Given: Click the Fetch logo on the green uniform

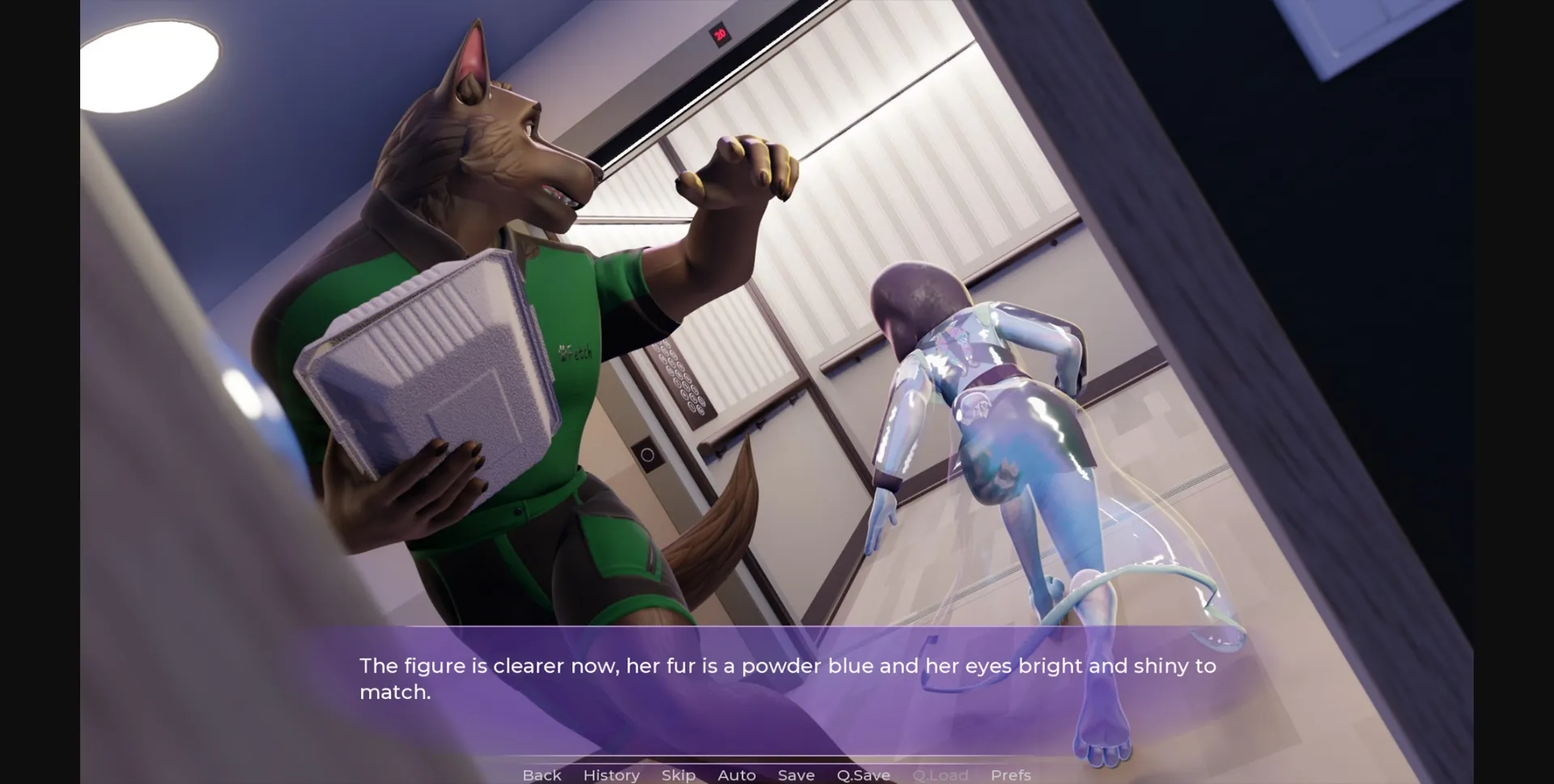Looking at the screenshot, I should [x=575, y=353].
